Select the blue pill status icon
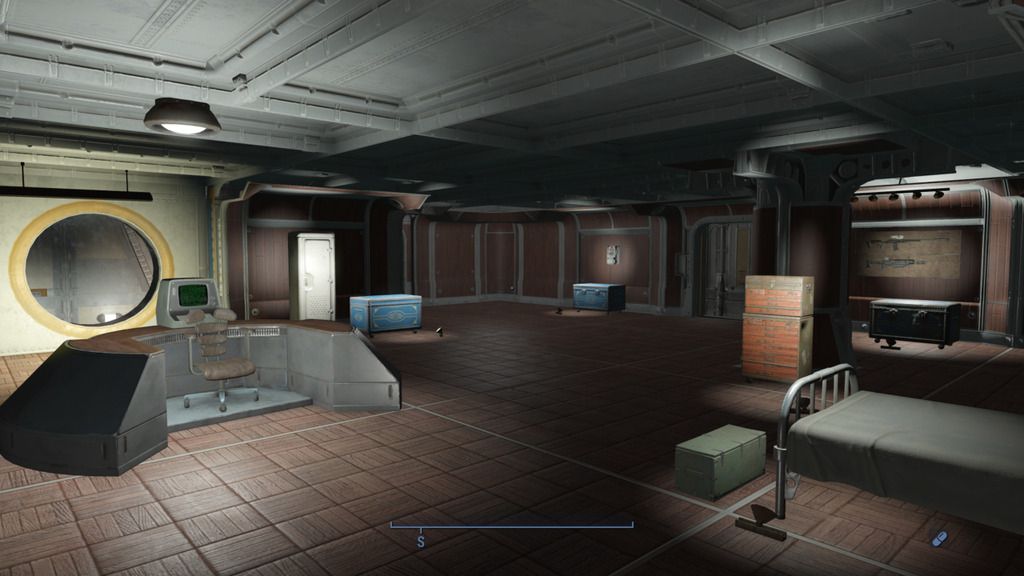The image size is (1024, 576). point(938,538)
